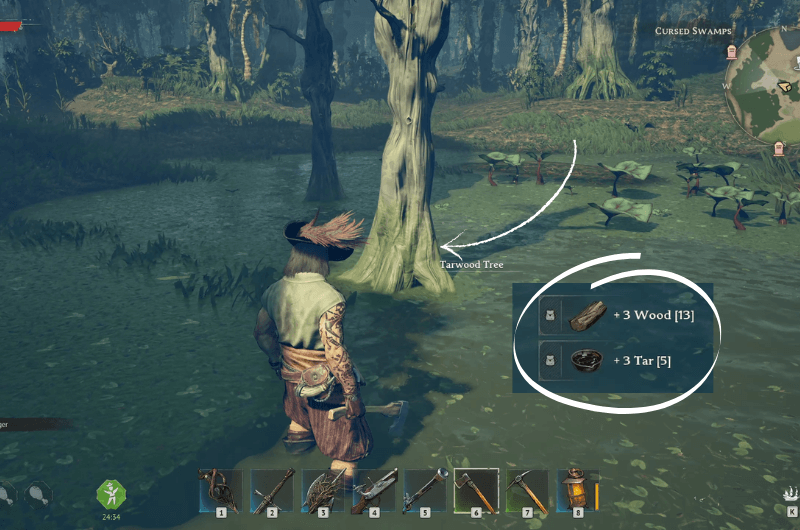Select the axe in hotbar slot 6
This screenshot has width=800, height=530.
click(x=475, y=491)
